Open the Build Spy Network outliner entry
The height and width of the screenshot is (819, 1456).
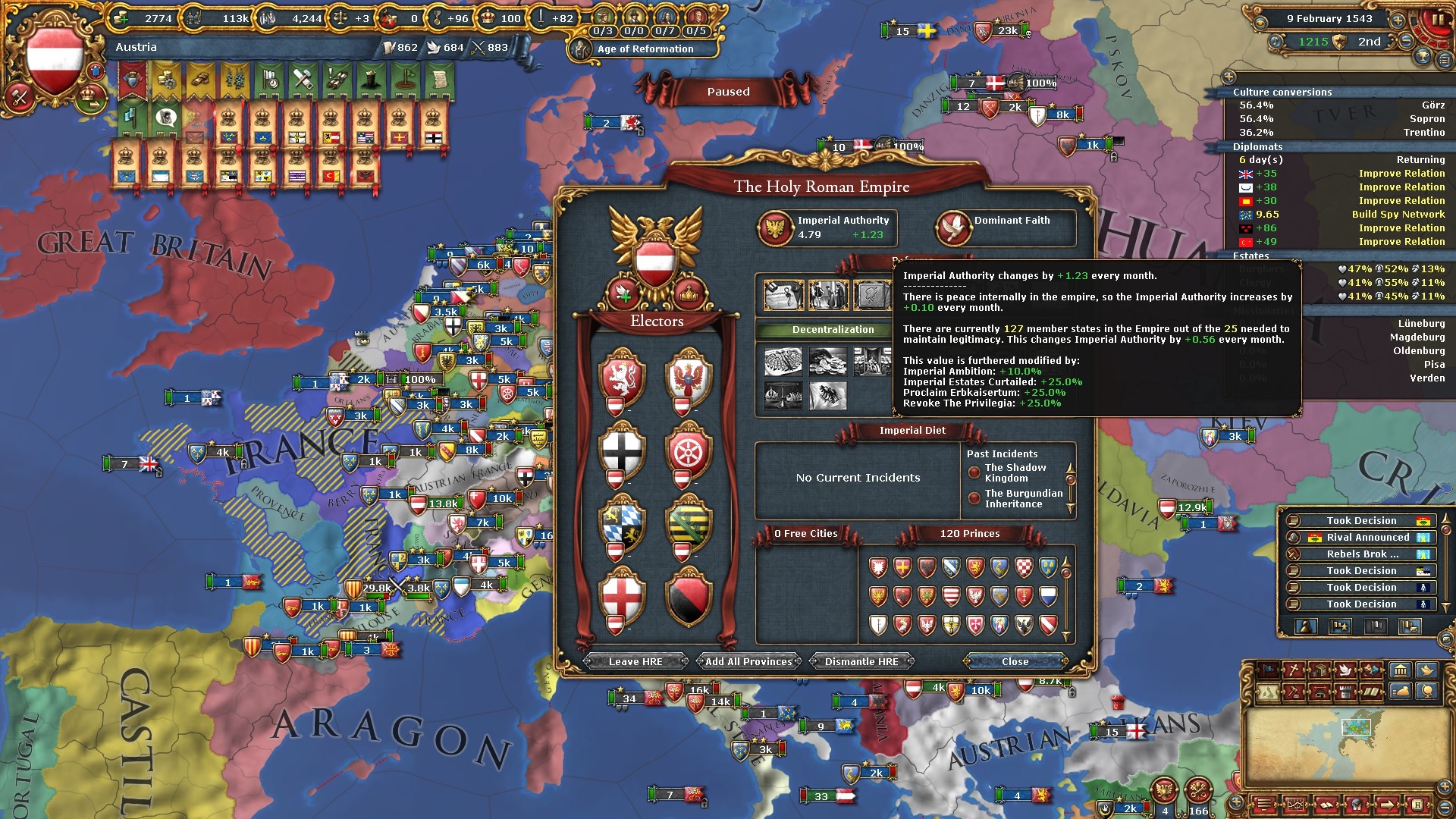[1398, 215]
